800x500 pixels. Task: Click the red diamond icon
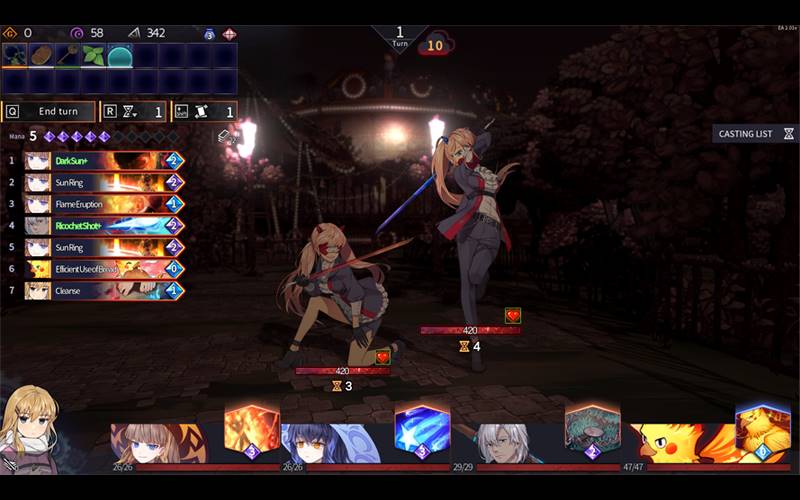(229, 33)
